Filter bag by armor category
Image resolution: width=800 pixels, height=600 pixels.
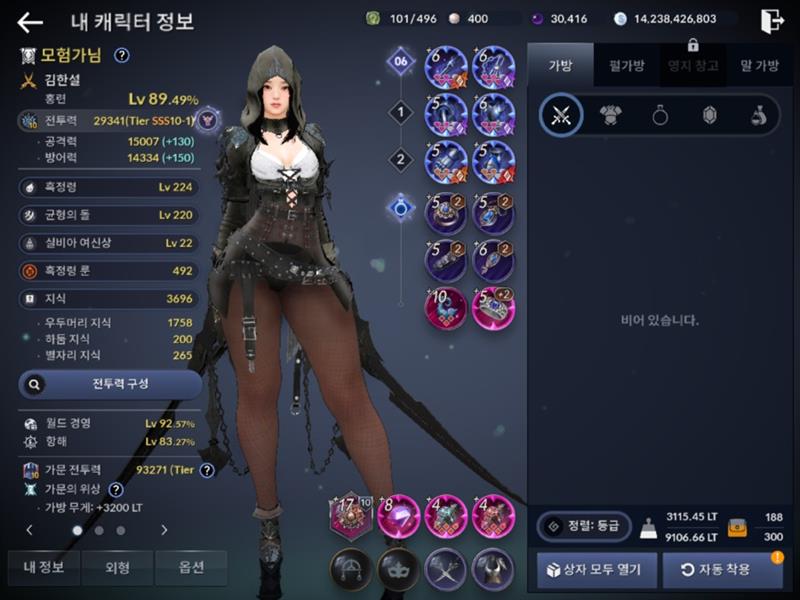pyautogui.click(x=610, y=116)
